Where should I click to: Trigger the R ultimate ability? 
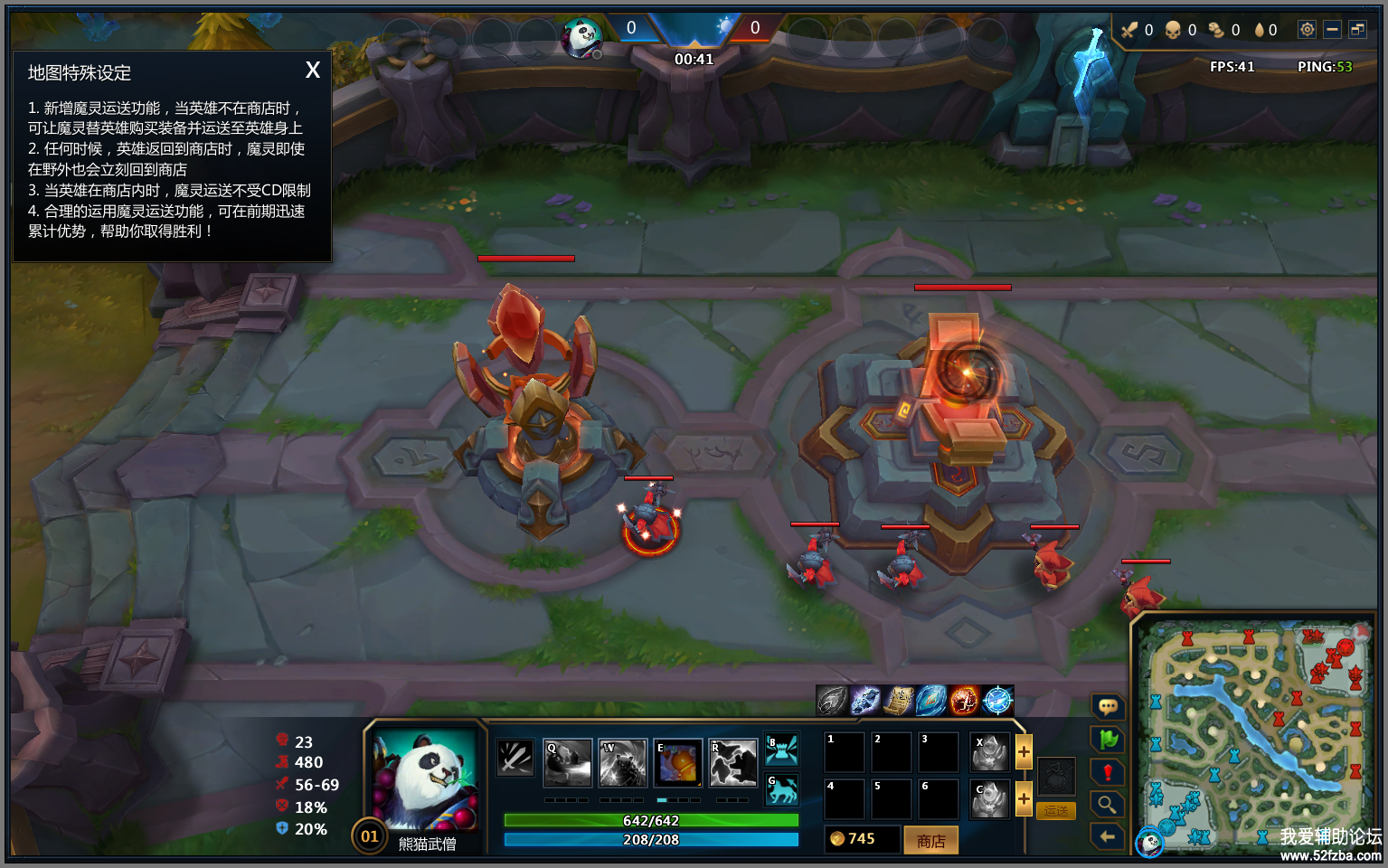pos(733,763)
